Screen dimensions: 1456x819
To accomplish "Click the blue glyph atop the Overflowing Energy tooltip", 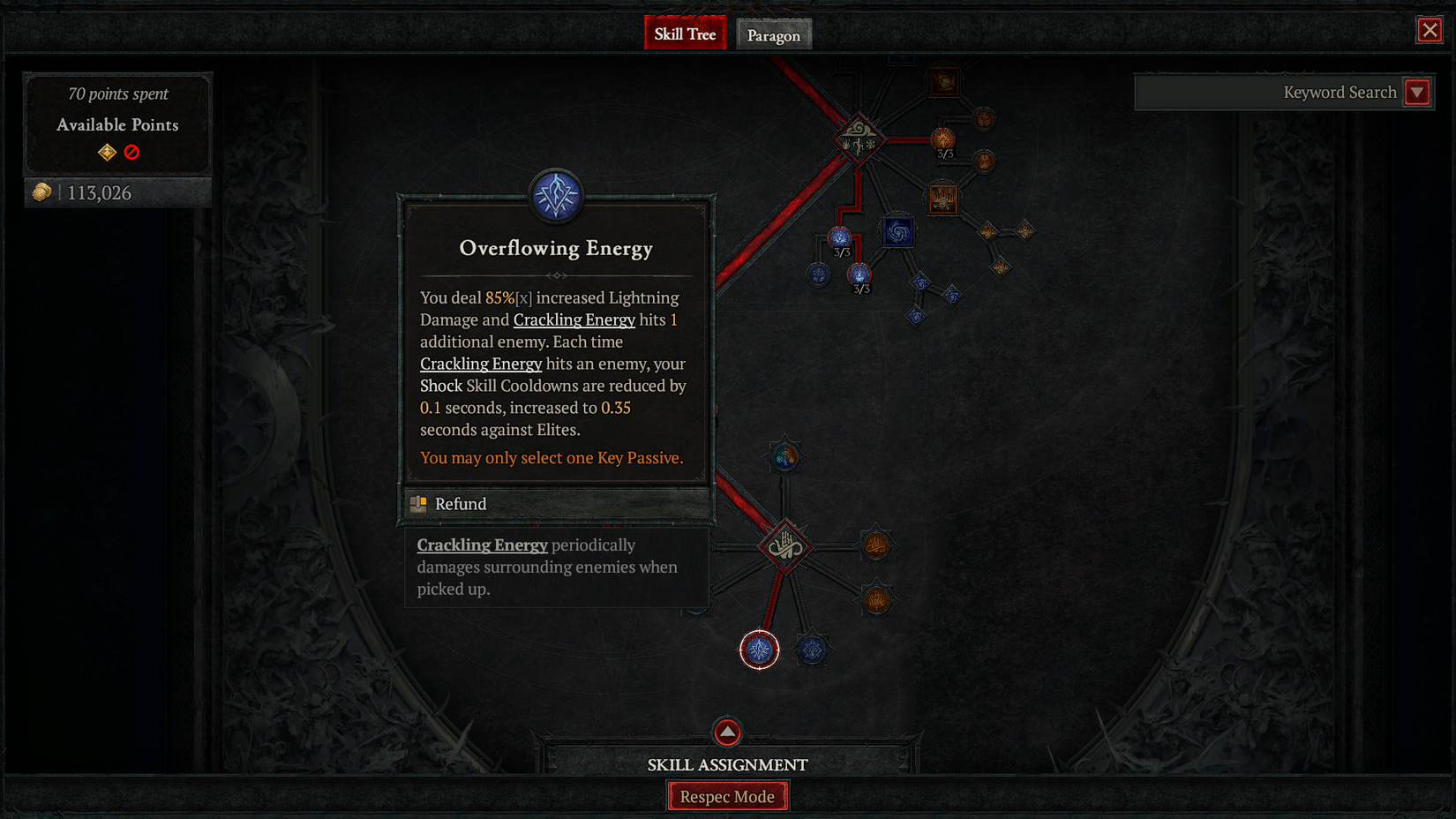I will pyautogui.click(x=555, y=197).
